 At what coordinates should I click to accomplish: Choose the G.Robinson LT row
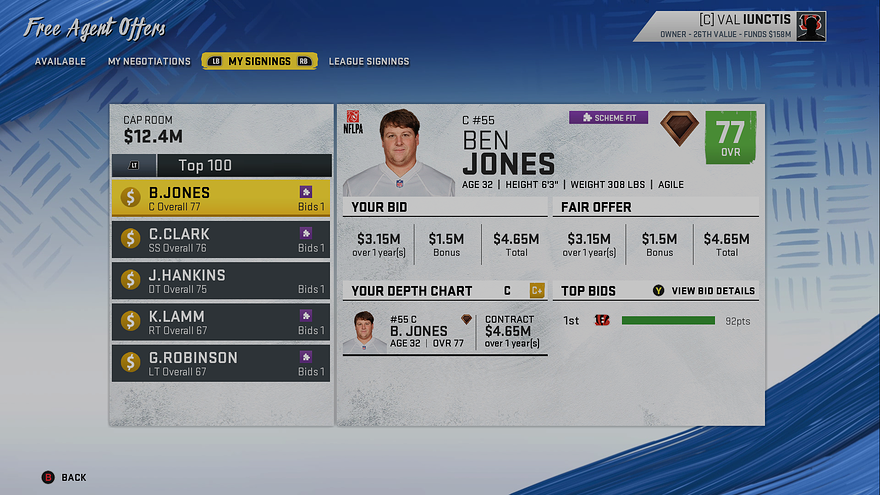coord(221,363)
